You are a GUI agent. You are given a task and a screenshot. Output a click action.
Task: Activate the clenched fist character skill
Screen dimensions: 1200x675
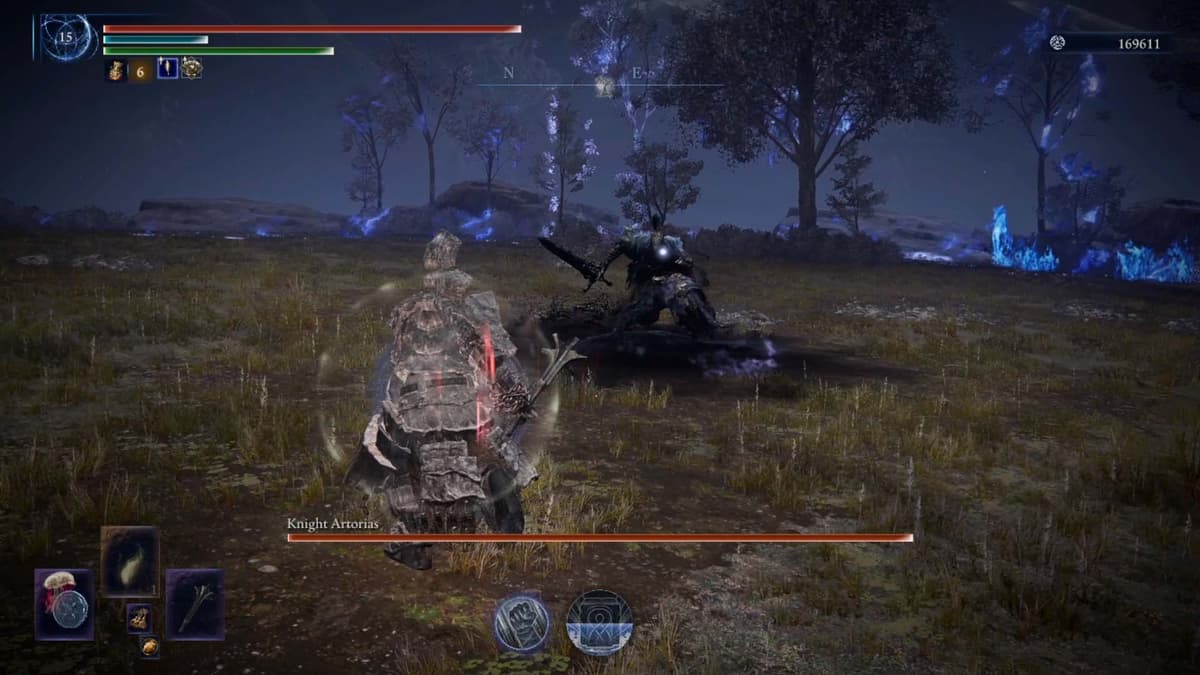[x=521, y=624]
